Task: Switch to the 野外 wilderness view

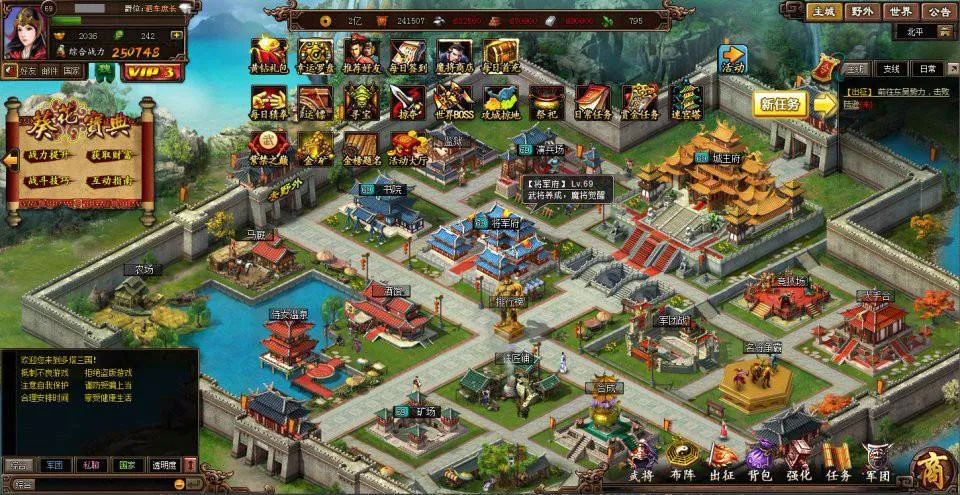Action: point(860,12)
